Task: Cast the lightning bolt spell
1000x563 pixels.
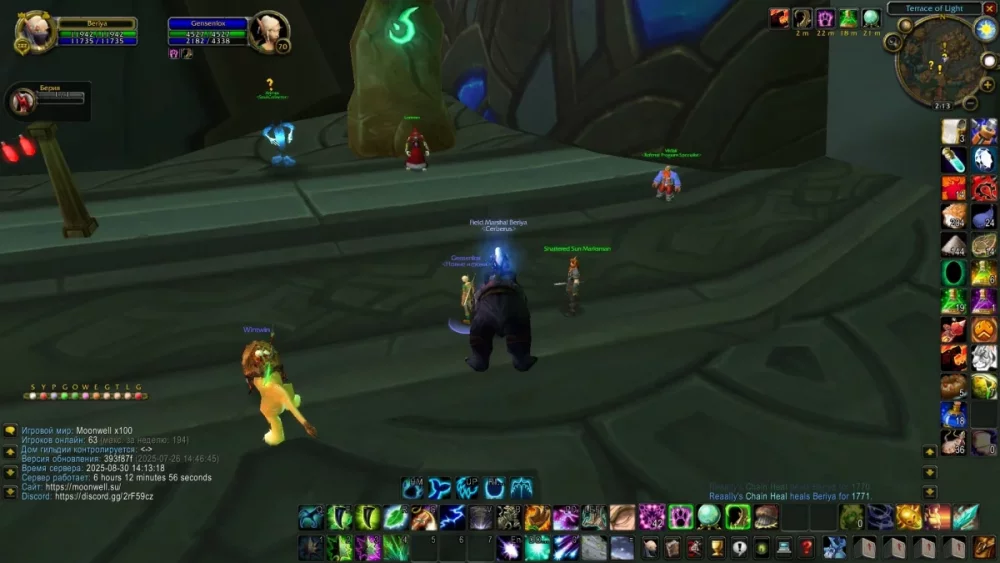Action: click(453, 517)
